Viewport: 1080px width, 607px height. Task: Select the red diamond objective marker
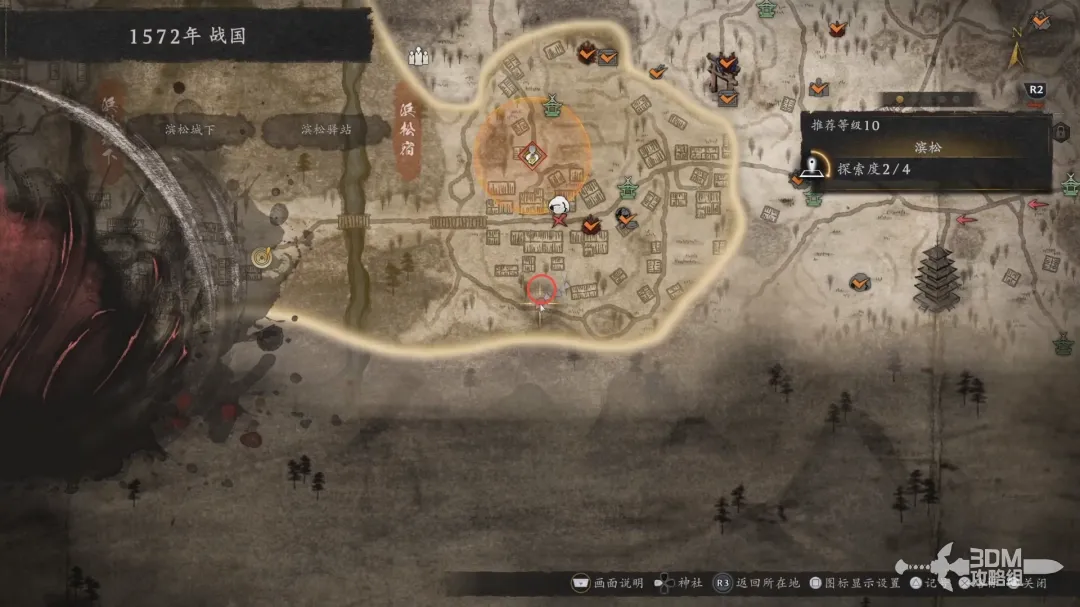click(532, 155)
